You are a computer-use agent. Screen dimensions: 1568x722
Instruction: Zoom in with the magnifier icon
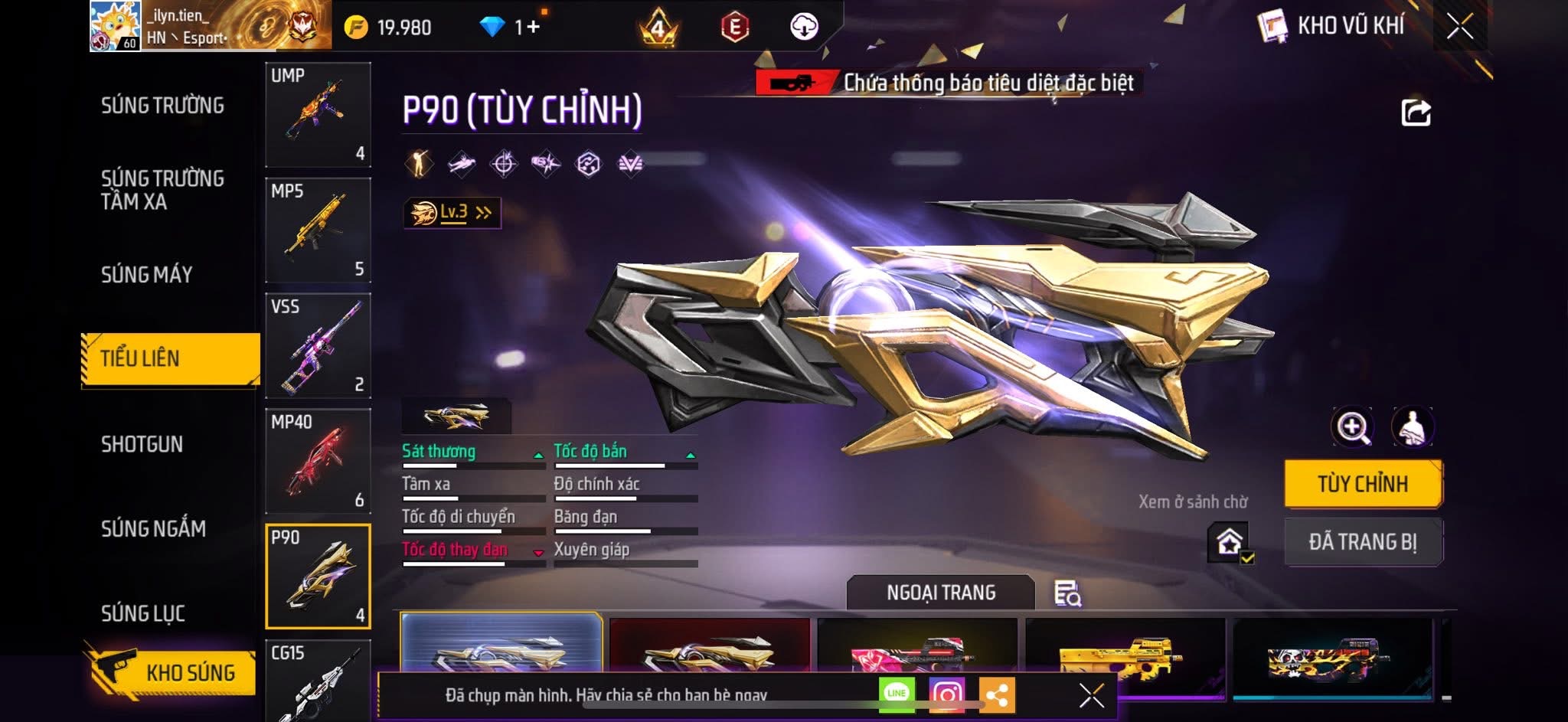click(1352, 427)
